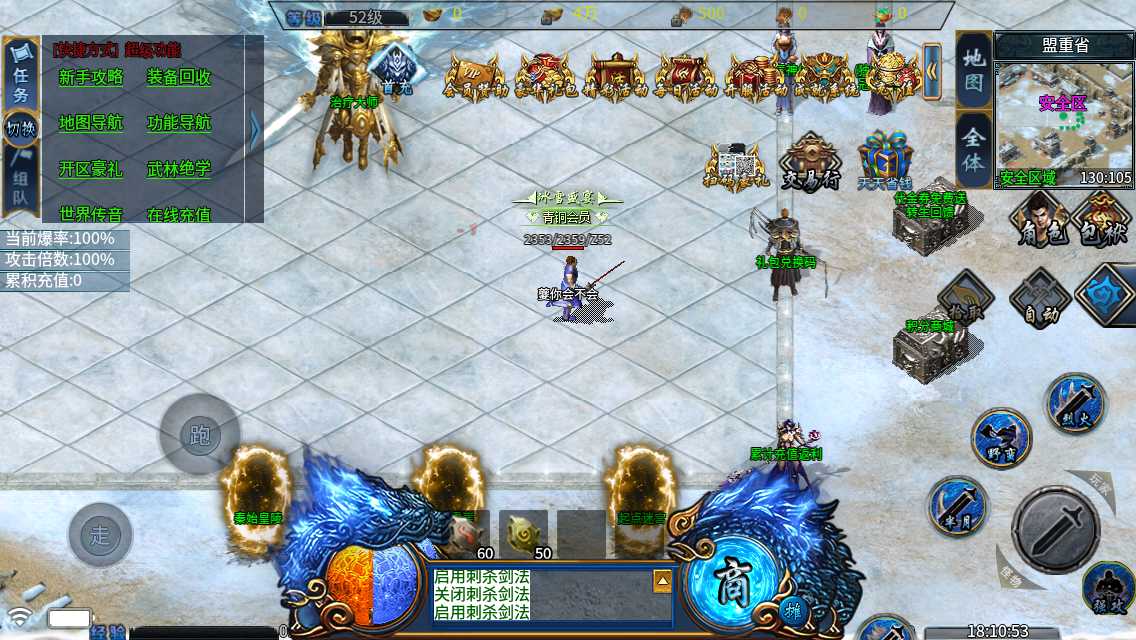1136x640 pixels.
Task: Open the 地图 map button
Action: 974,70
